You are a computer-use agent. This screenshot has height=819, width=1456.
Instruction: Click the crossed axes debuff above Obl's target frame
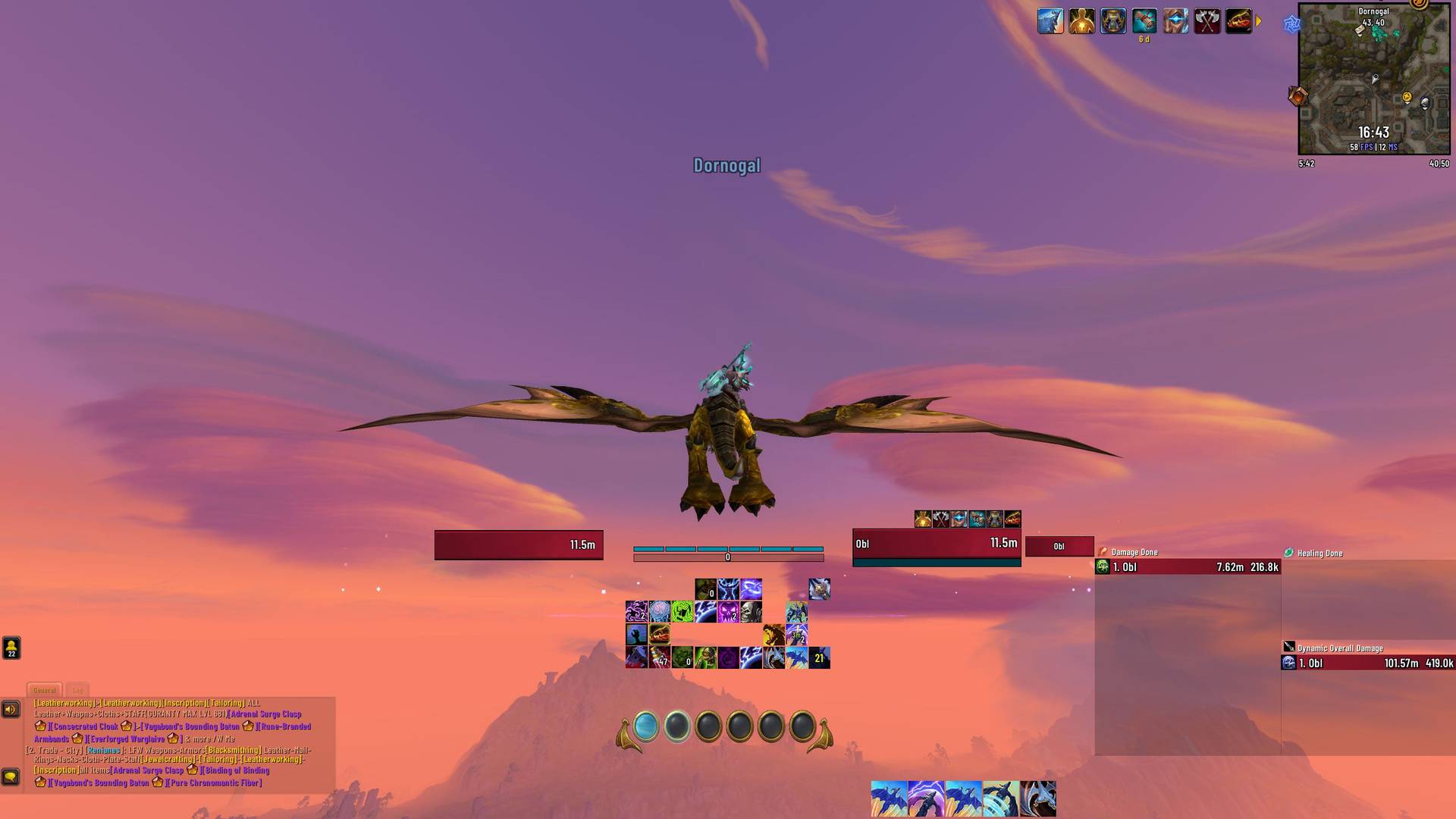tap(942, 519)
